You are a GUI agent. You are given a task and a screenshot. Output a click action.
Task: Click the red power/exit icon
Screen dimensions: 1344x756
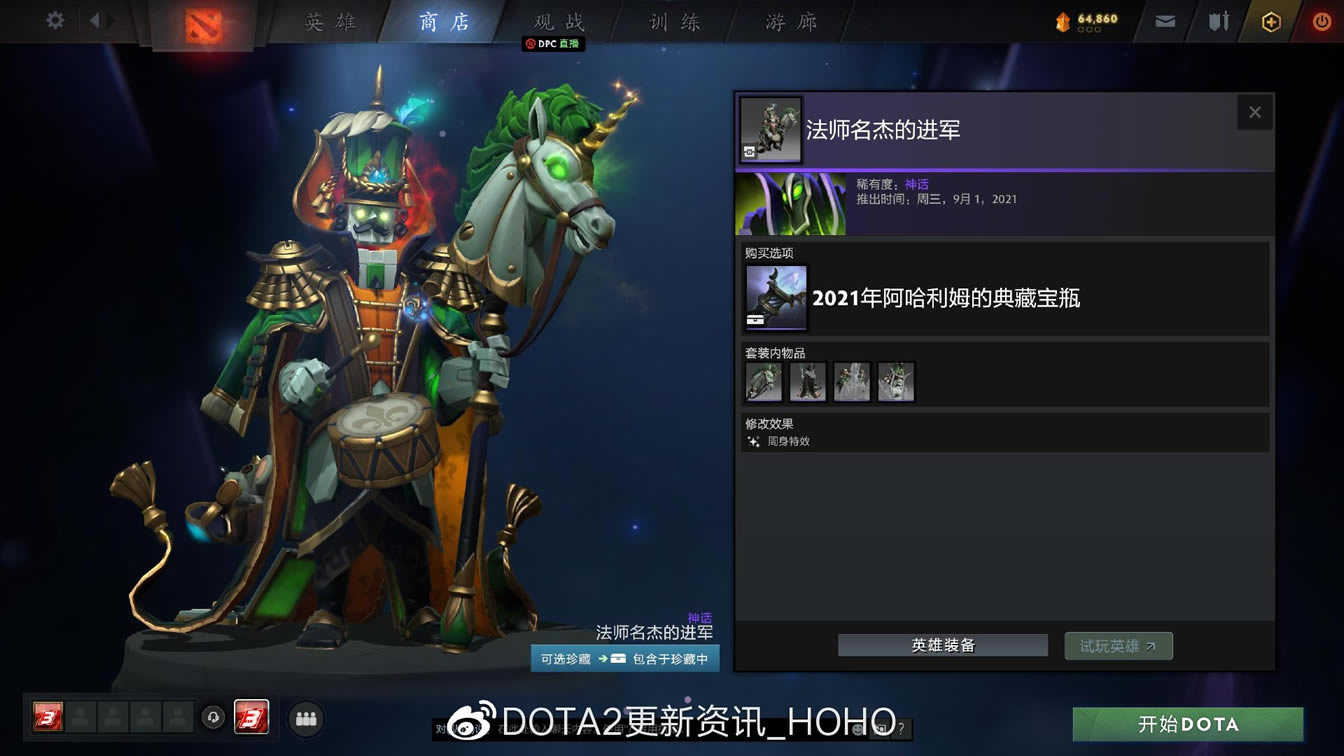(x=1320, y=18)
